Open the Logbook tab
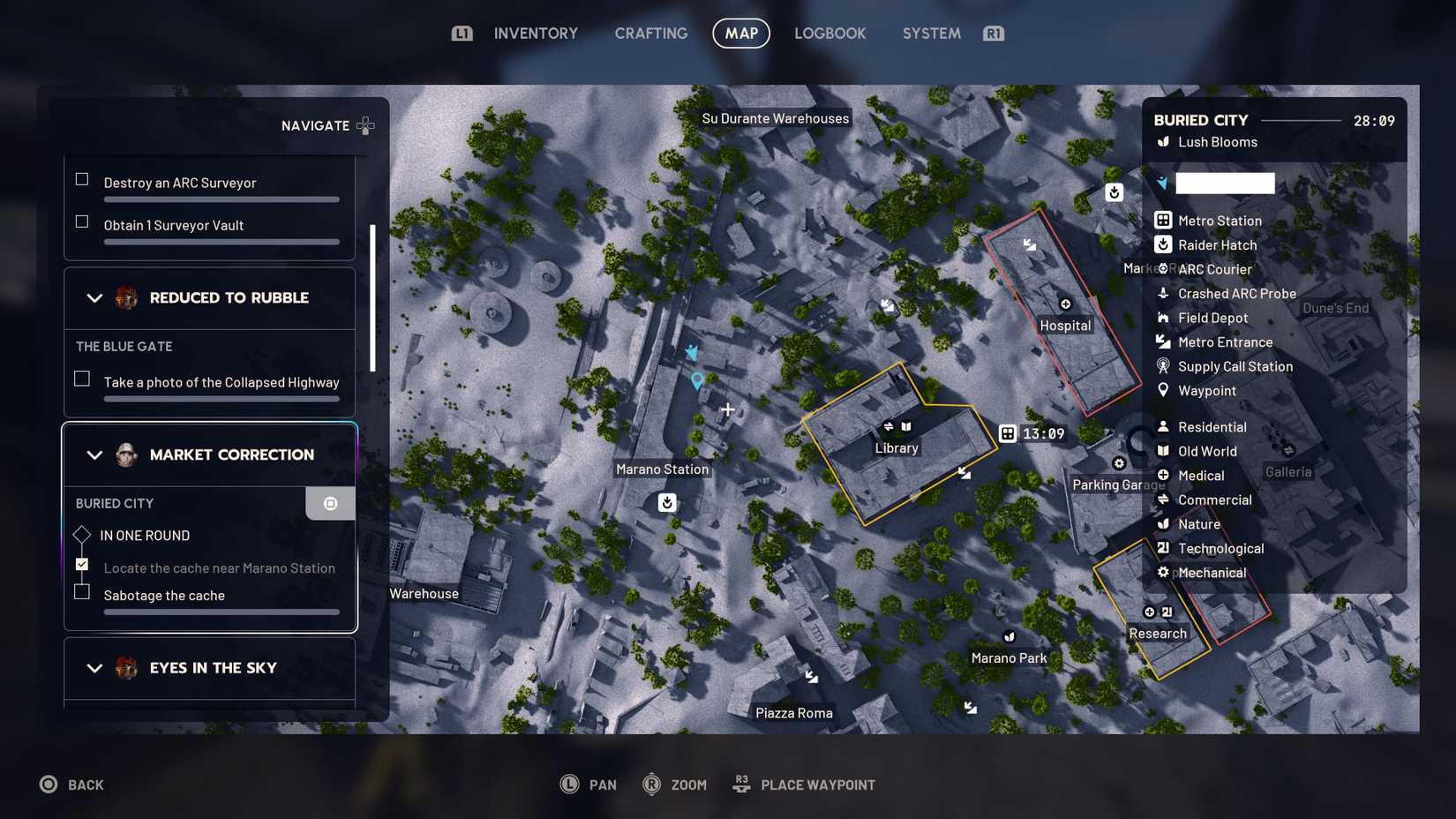Screen dimensions: 1456x819 pos(829,33)
